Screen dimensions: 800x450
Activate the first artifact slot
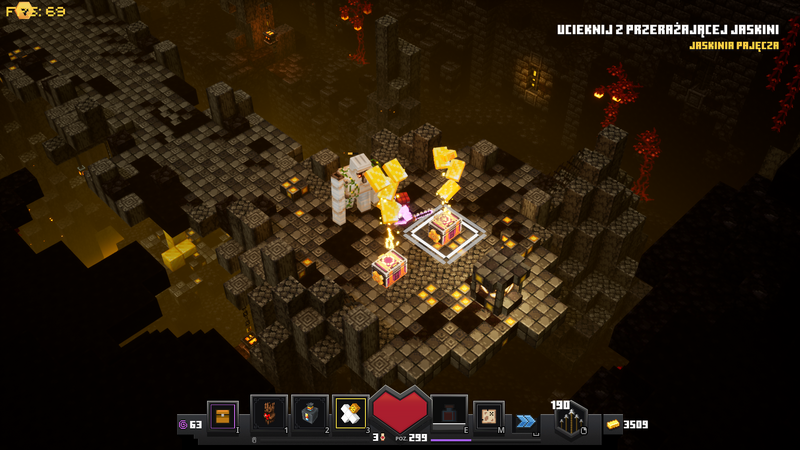(x=268, y=414)
